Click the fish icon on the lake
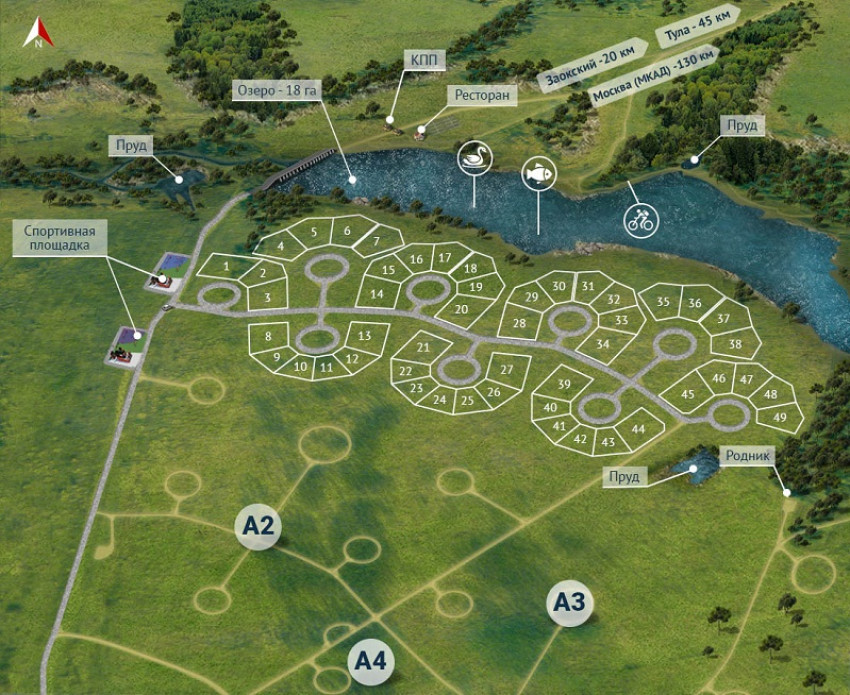The image size is (850, 695). coord(538,173)
